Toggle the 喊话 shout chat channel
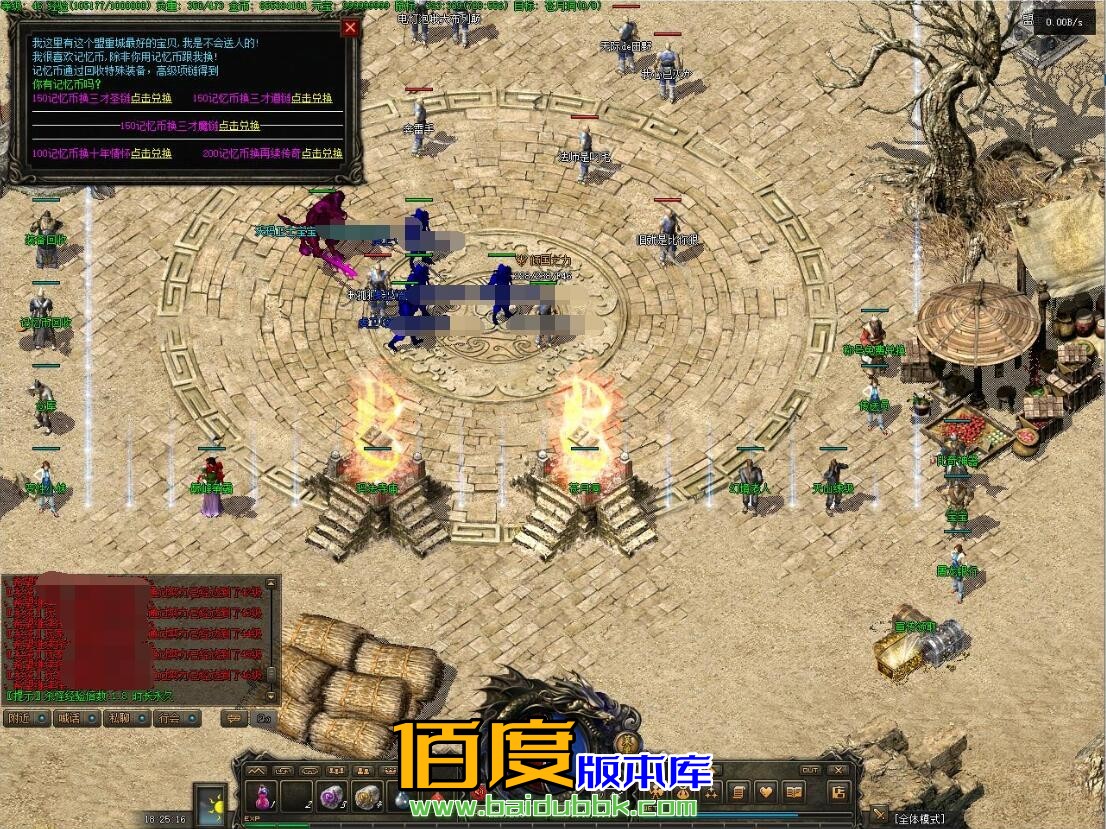 78,718
